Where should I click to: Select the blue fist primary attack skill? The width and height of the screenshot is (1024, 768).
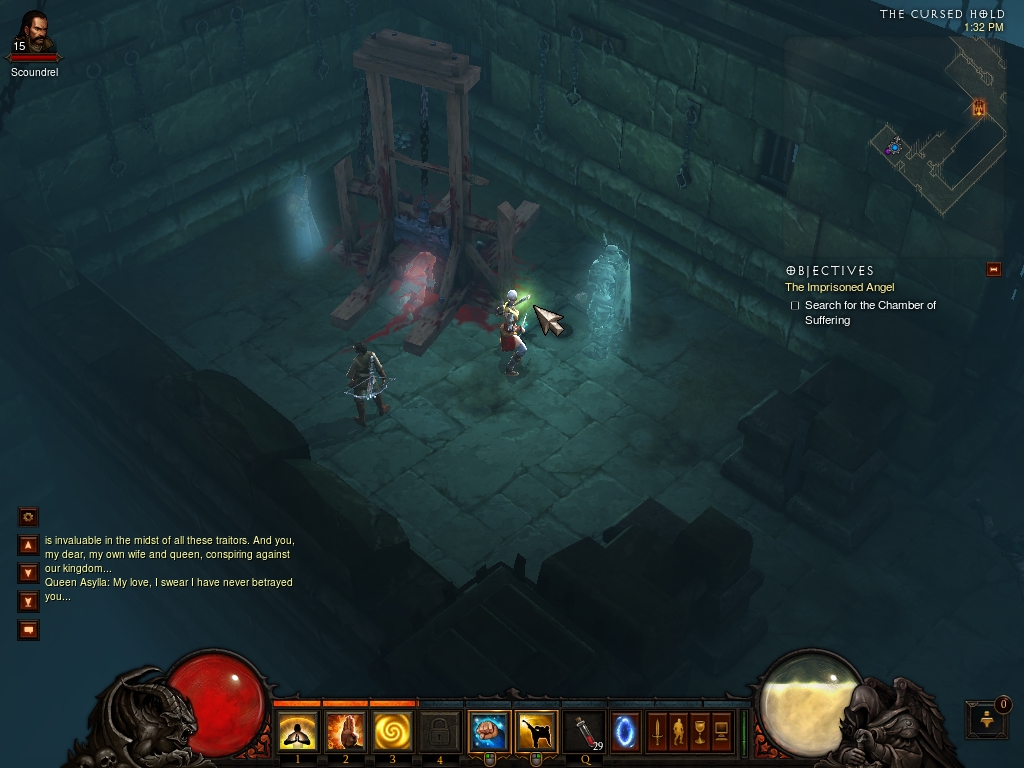coord(489,732)
